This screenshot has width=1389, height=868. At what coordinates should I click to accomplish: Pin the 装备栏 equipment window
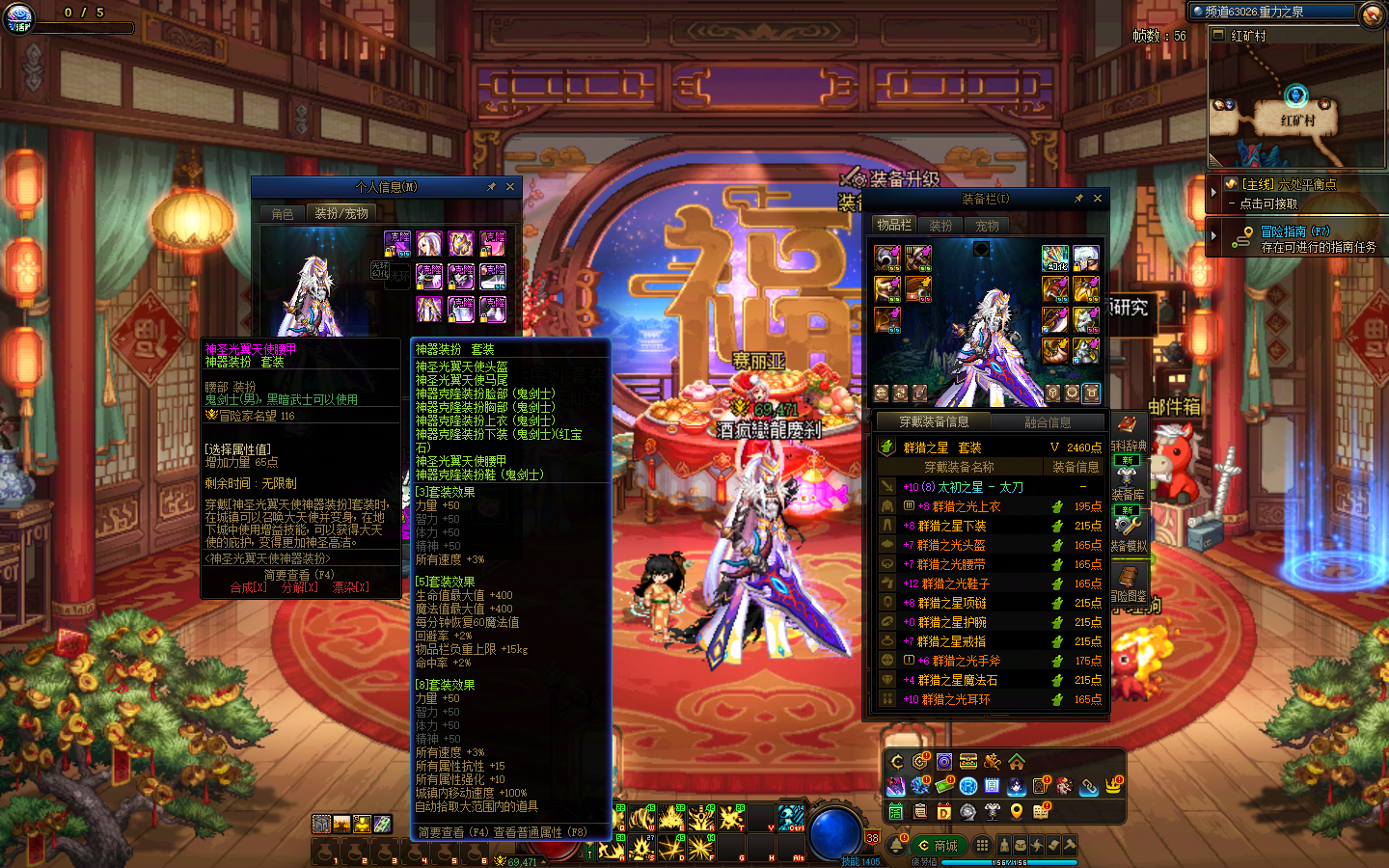click(1078, 199)
